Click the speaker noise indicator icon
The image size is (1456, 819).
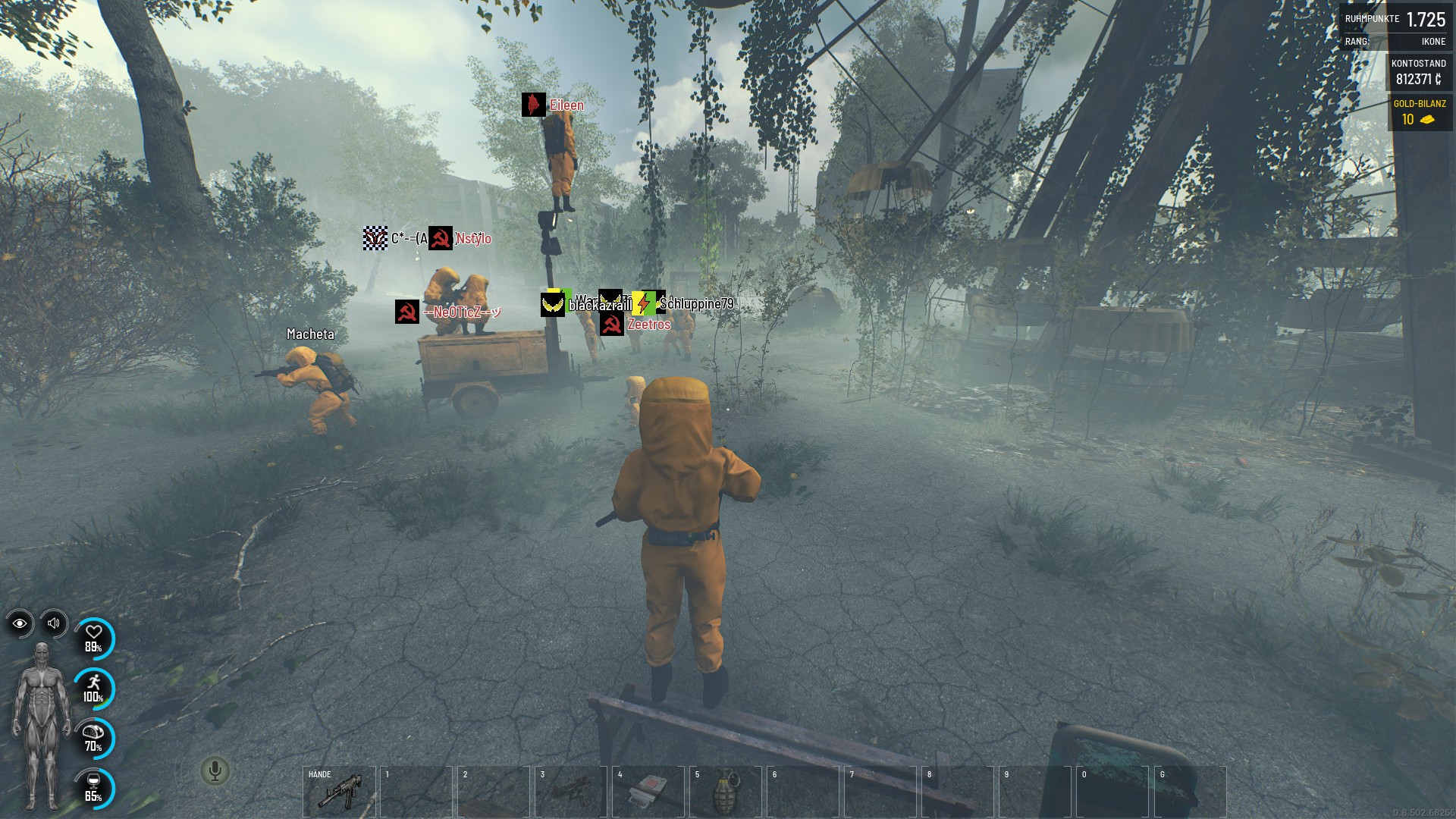pyautogui.click(x=54, y=623)
